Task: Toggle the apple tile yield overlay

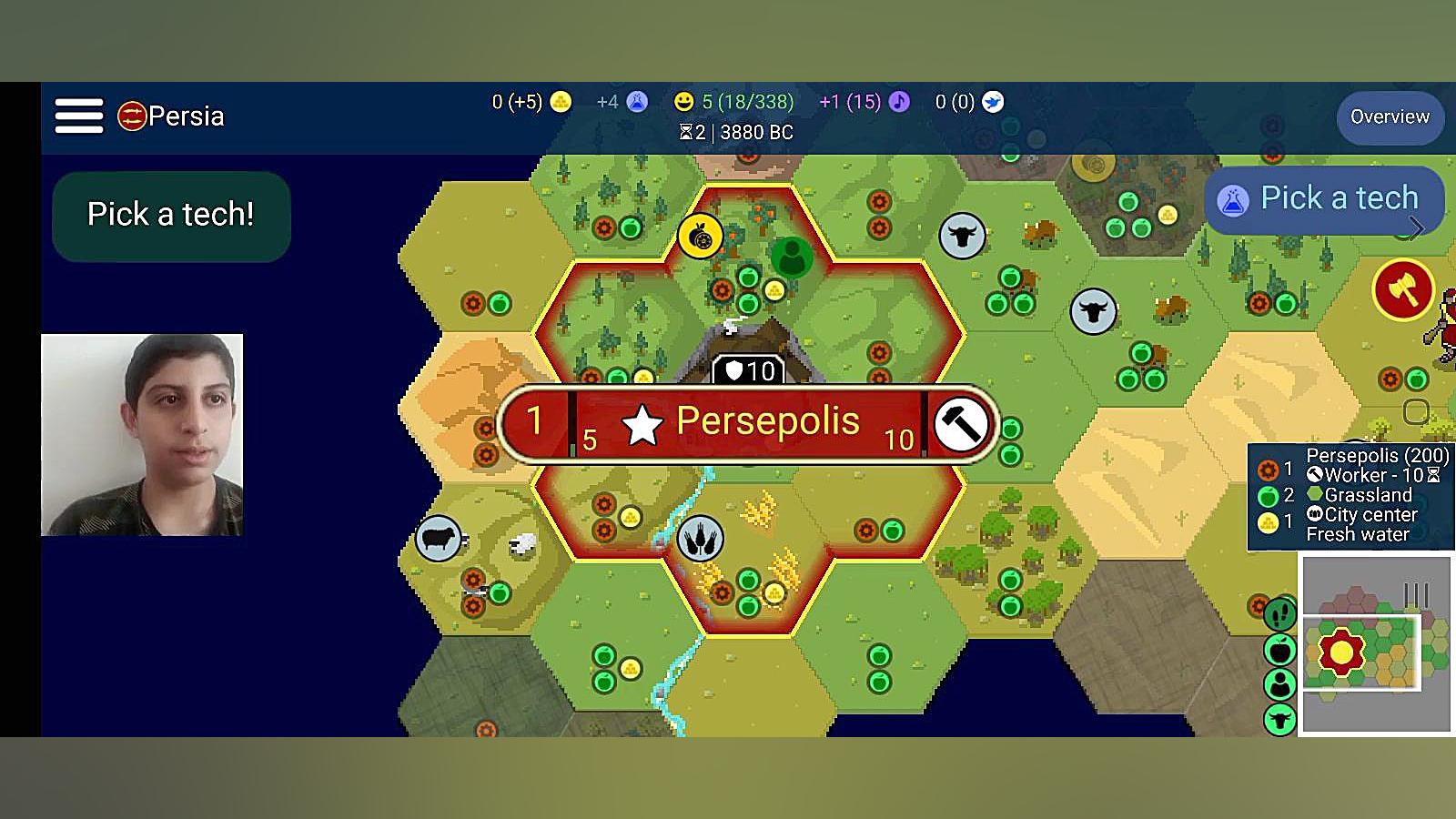Action: click(1279, 650)
